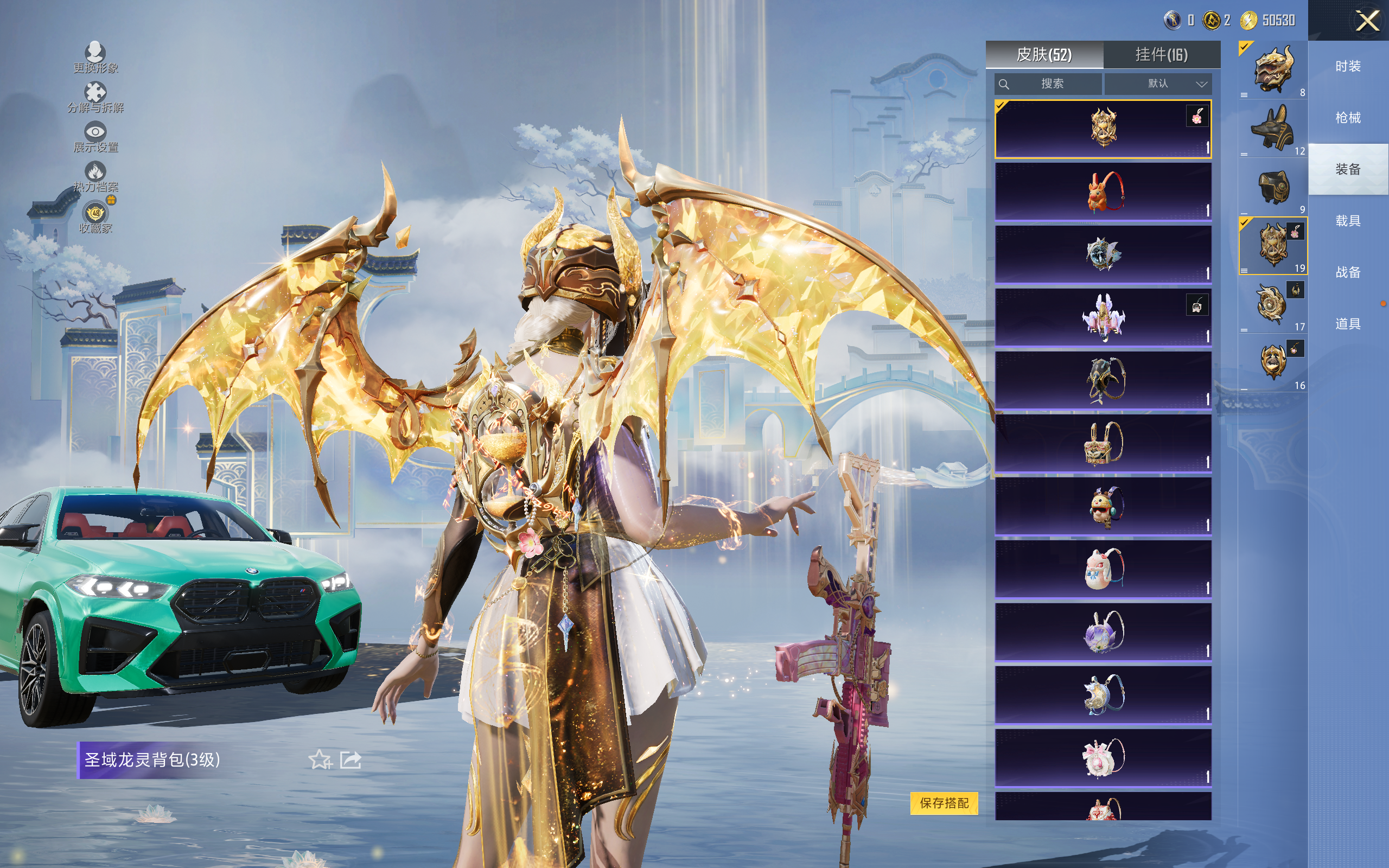This screenshot has width=1389, height=868.
Task: Share the backpack with the arrow icon
Action: pos(351,759)
